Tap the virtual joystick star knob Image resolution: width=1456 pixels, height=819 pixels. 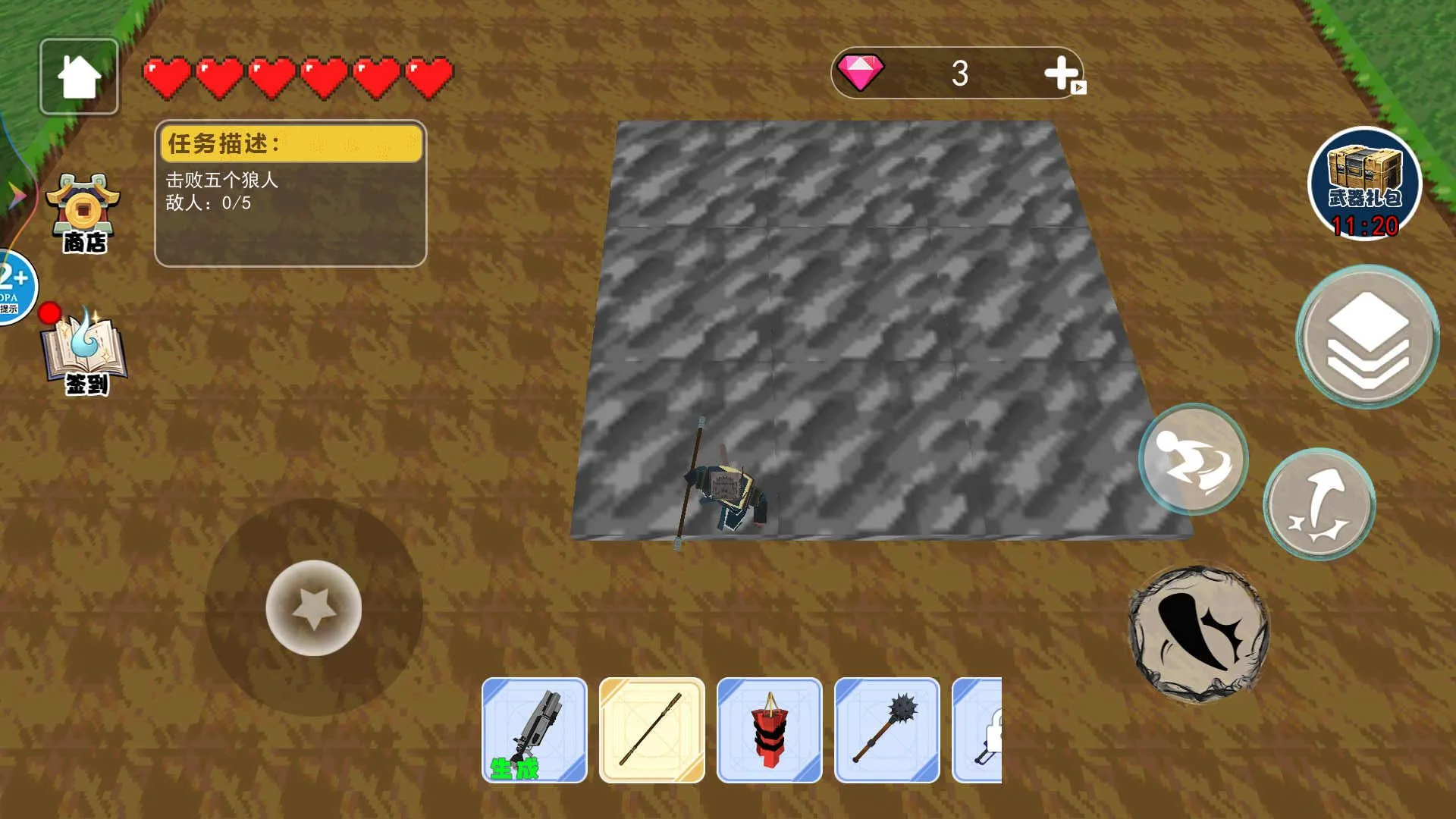(x=313, y=607)
